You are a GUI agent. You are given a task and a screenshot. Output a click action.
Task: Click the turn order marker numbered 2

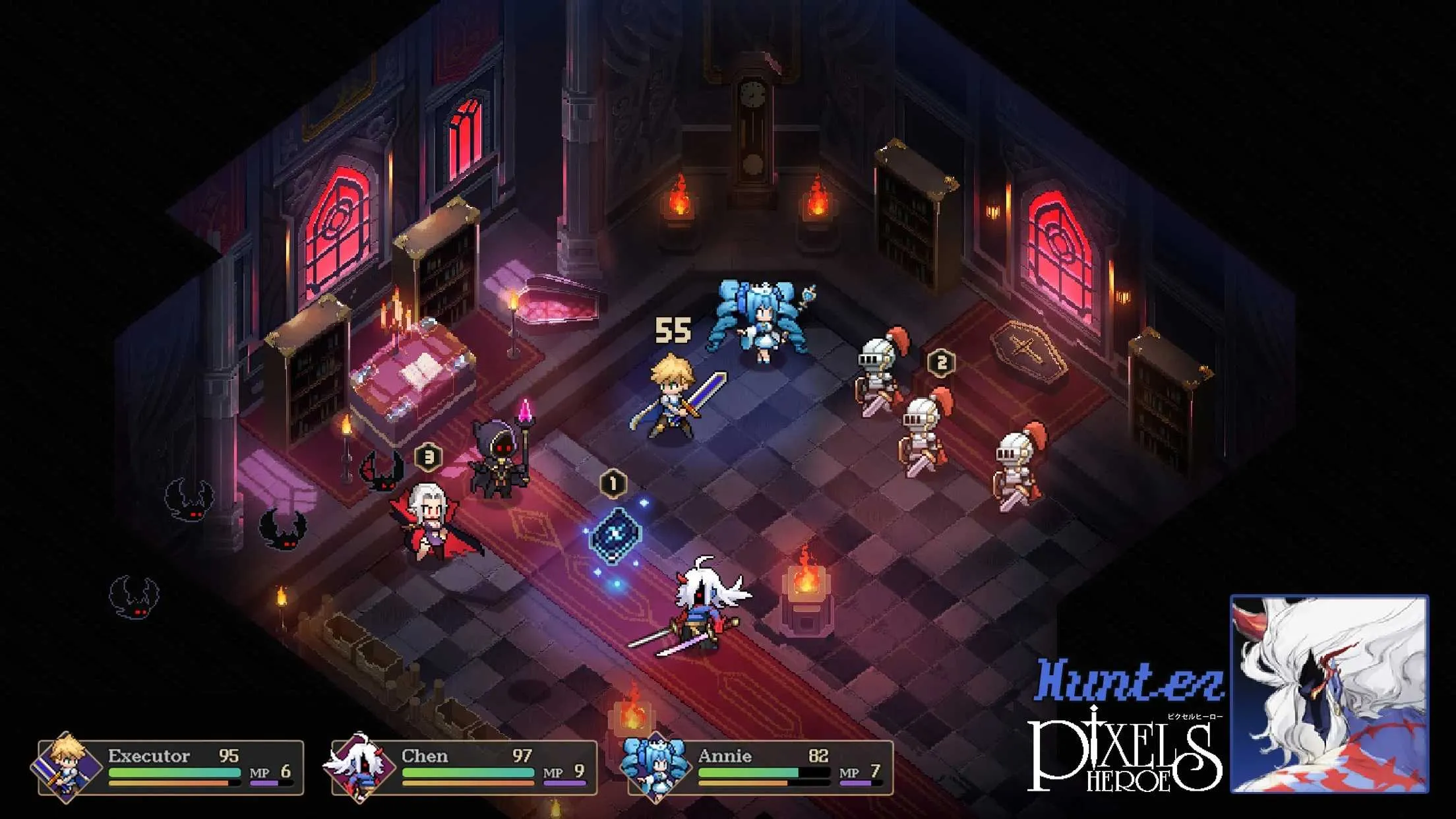[943, 360]
